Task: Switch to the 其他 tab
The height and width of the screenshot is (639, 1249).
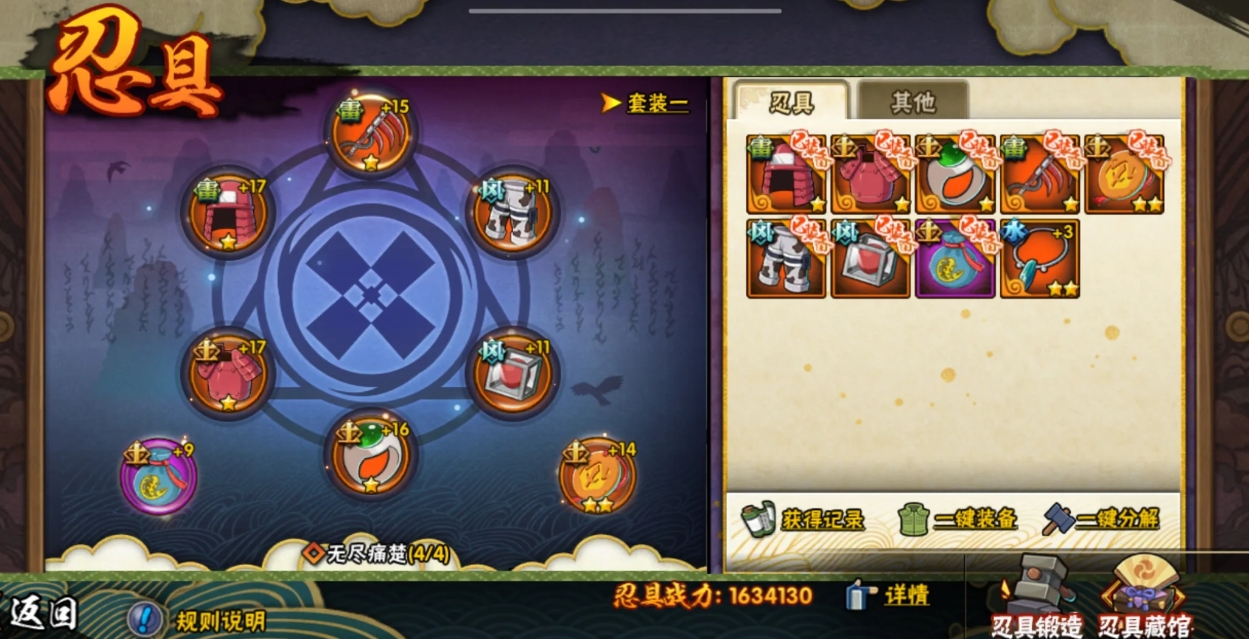Action: point(912,101)
